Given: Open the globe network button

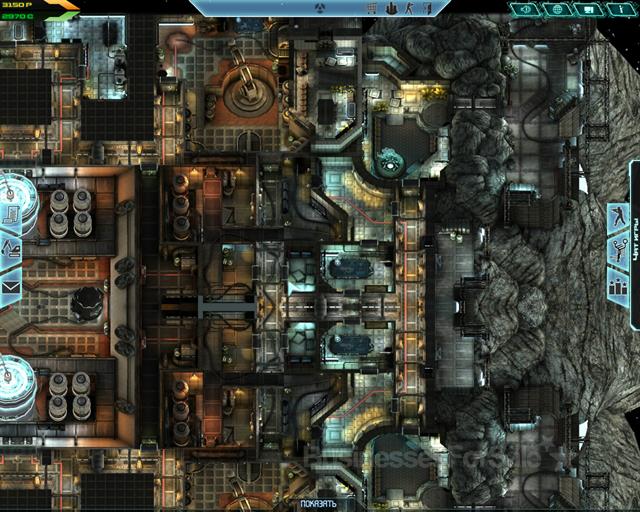Looking at the screenshot, I should (557, 10).
